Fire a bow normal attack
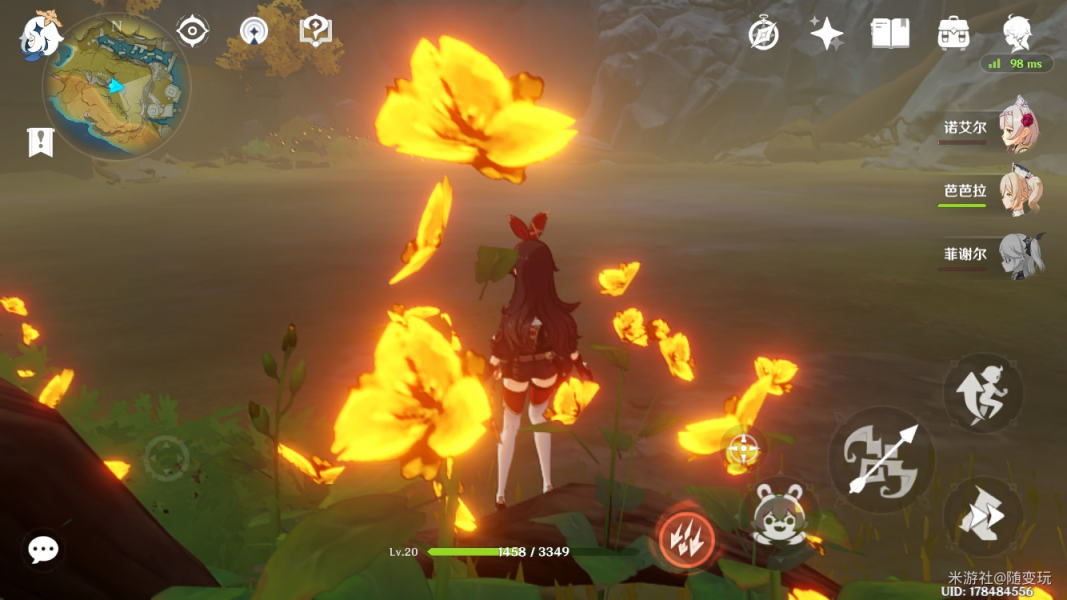The width and height of the screenshot is (1067, 600). click(881, 460)
